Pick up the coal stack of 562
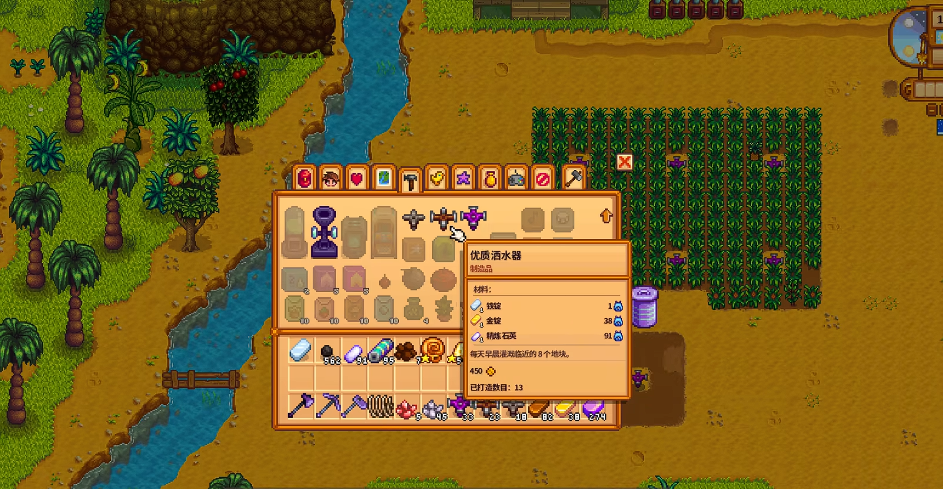This screenshot has width=943, height=489. coord(329,350)
